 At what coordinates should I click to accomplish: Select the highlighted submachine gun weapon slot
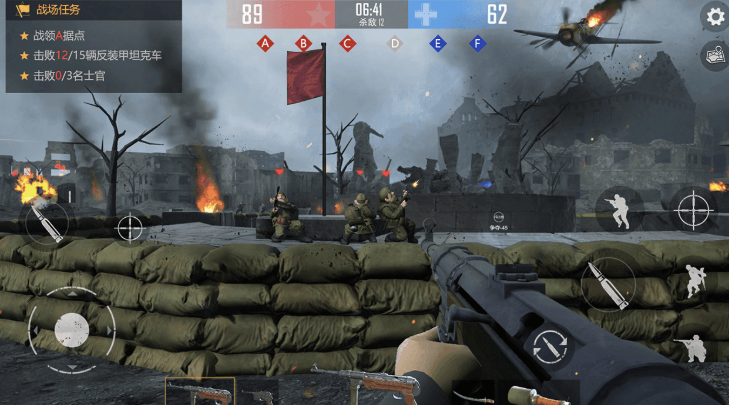coord(200,392)
